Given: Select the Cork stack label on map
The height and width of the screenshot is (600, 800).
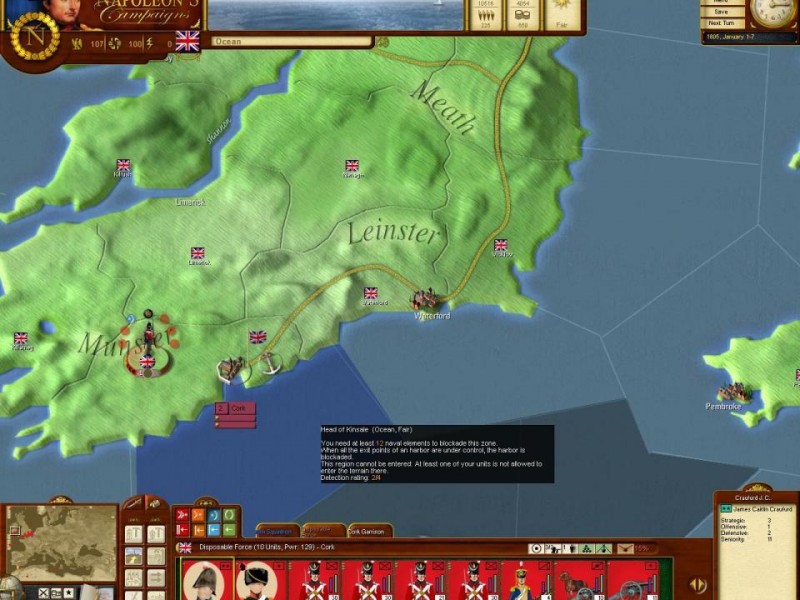Looking at the screenshot, I should point(236,409).
